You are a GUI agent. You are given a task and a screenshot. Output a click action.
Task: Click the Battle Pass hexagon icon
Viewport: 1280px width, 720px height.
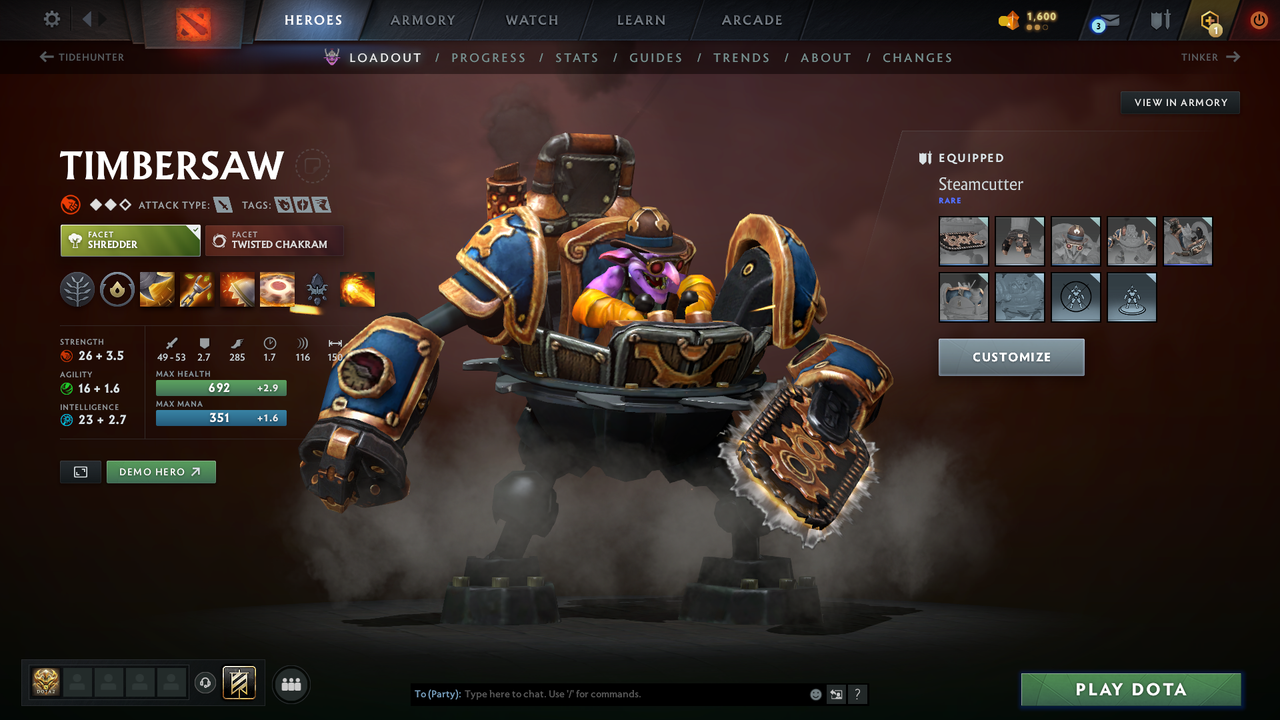click(x=1210, y=19)
